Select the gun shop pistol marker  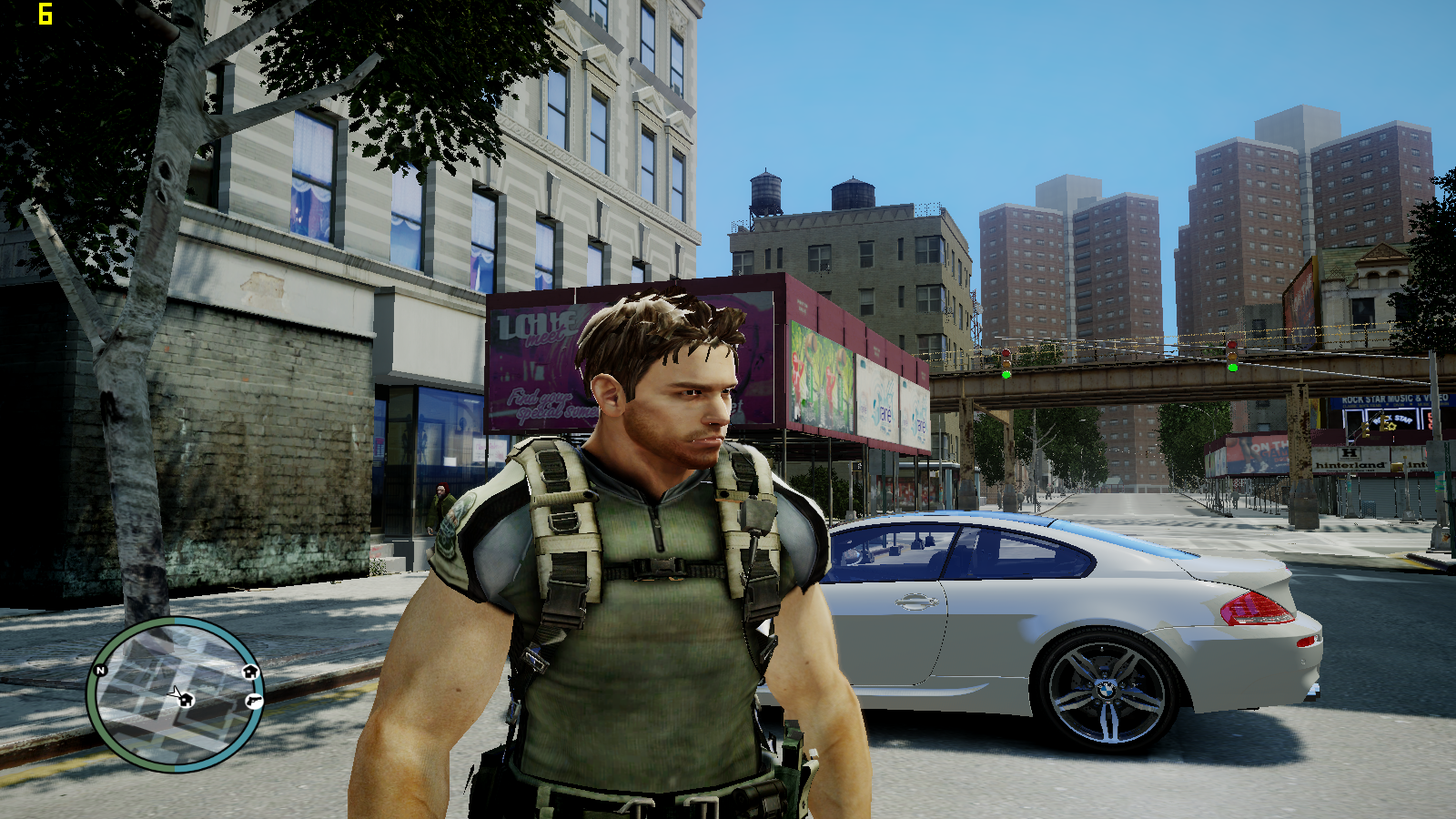(254, 701)
